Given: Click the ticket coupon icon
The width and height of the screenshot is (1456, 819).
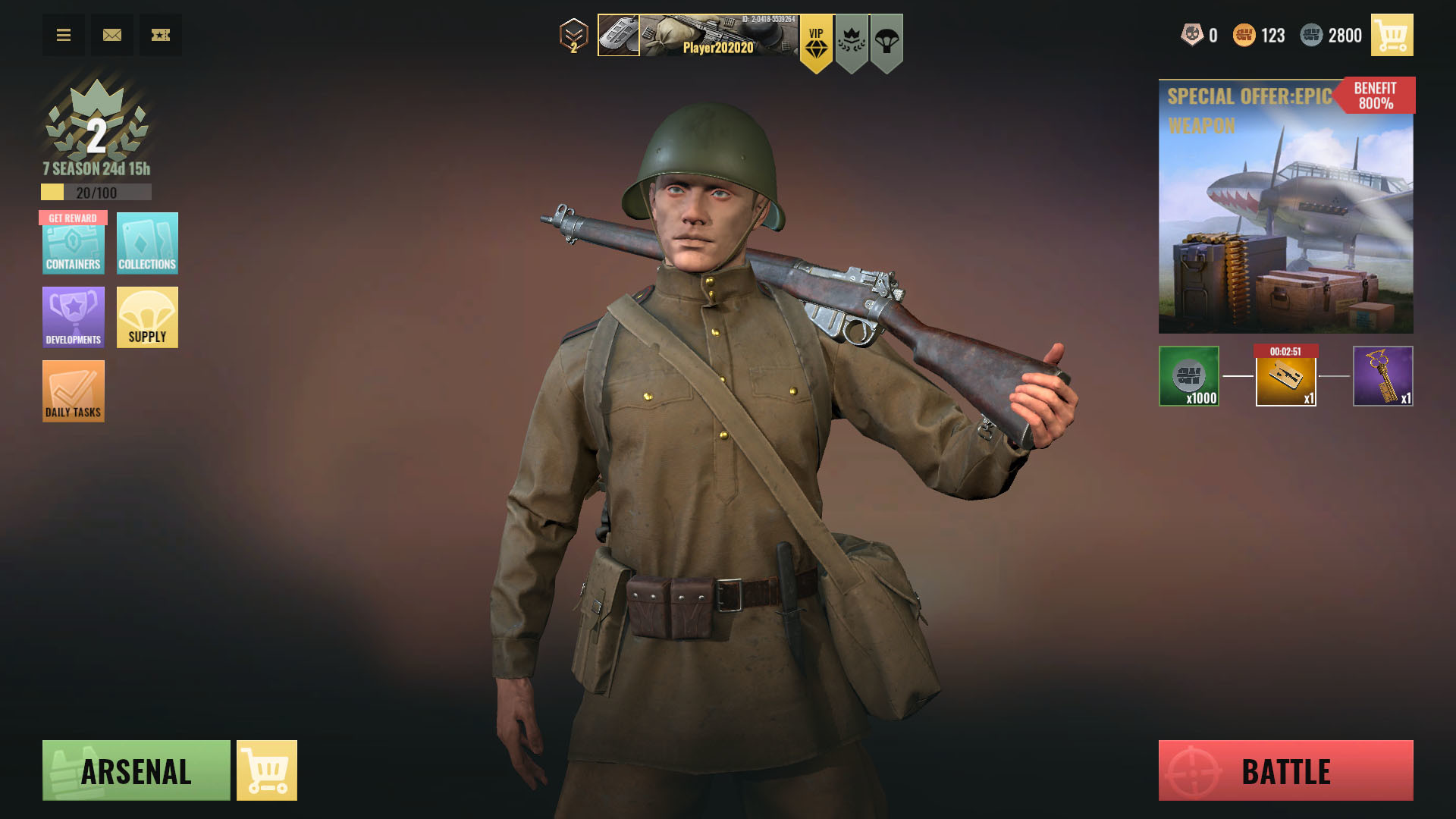Looking at the screenshot, I should (161, 35).
